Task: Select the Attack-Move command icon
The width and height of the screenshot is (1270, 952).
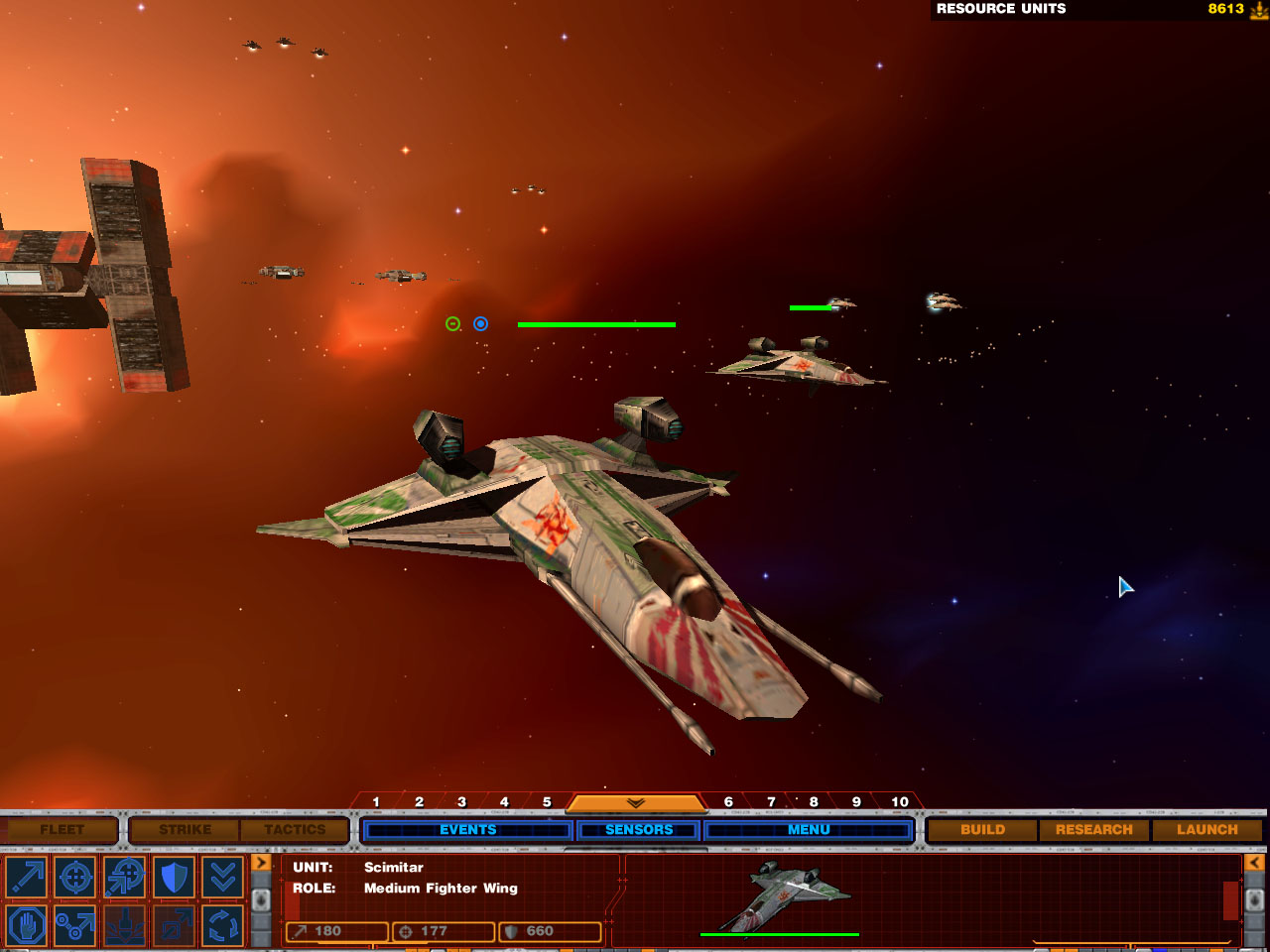Action: coord(125,877)
